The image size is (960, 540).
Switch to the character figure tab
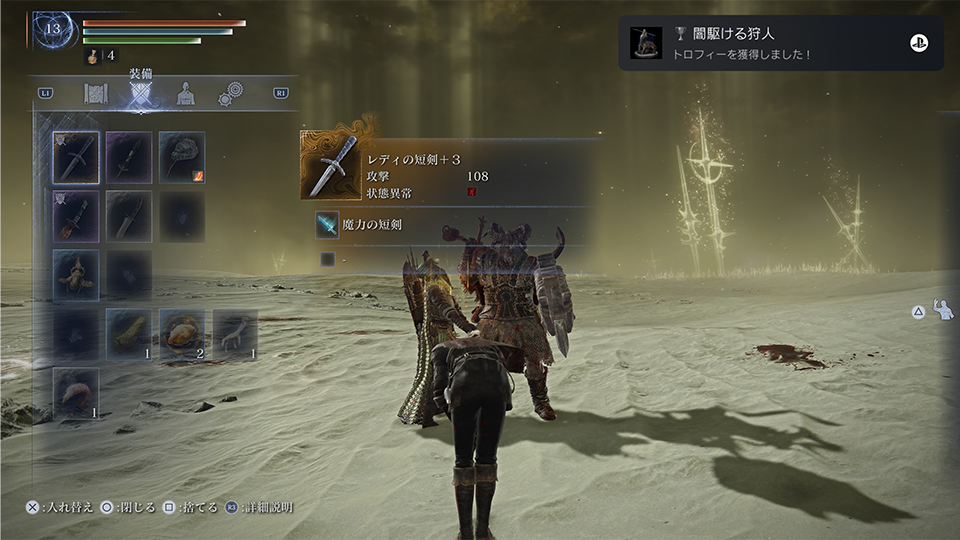pyautogui.click(x=186, y=94)
